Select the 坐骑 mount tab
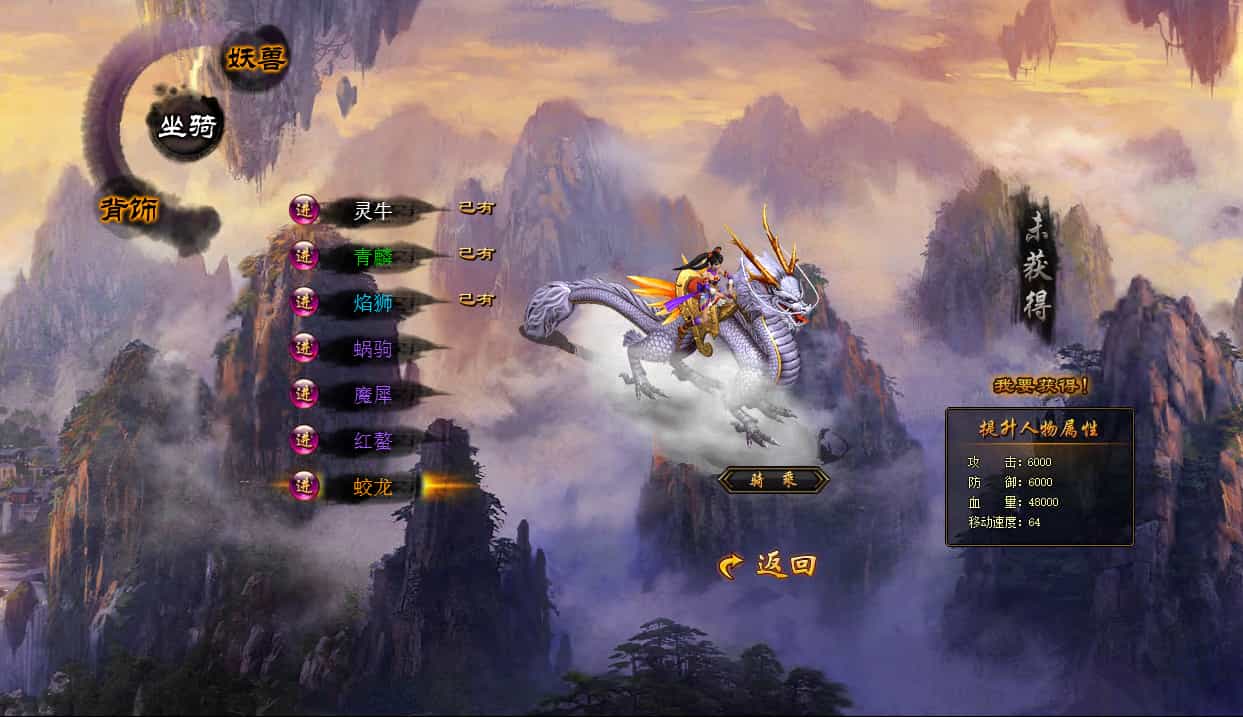 tap(187, 127)
